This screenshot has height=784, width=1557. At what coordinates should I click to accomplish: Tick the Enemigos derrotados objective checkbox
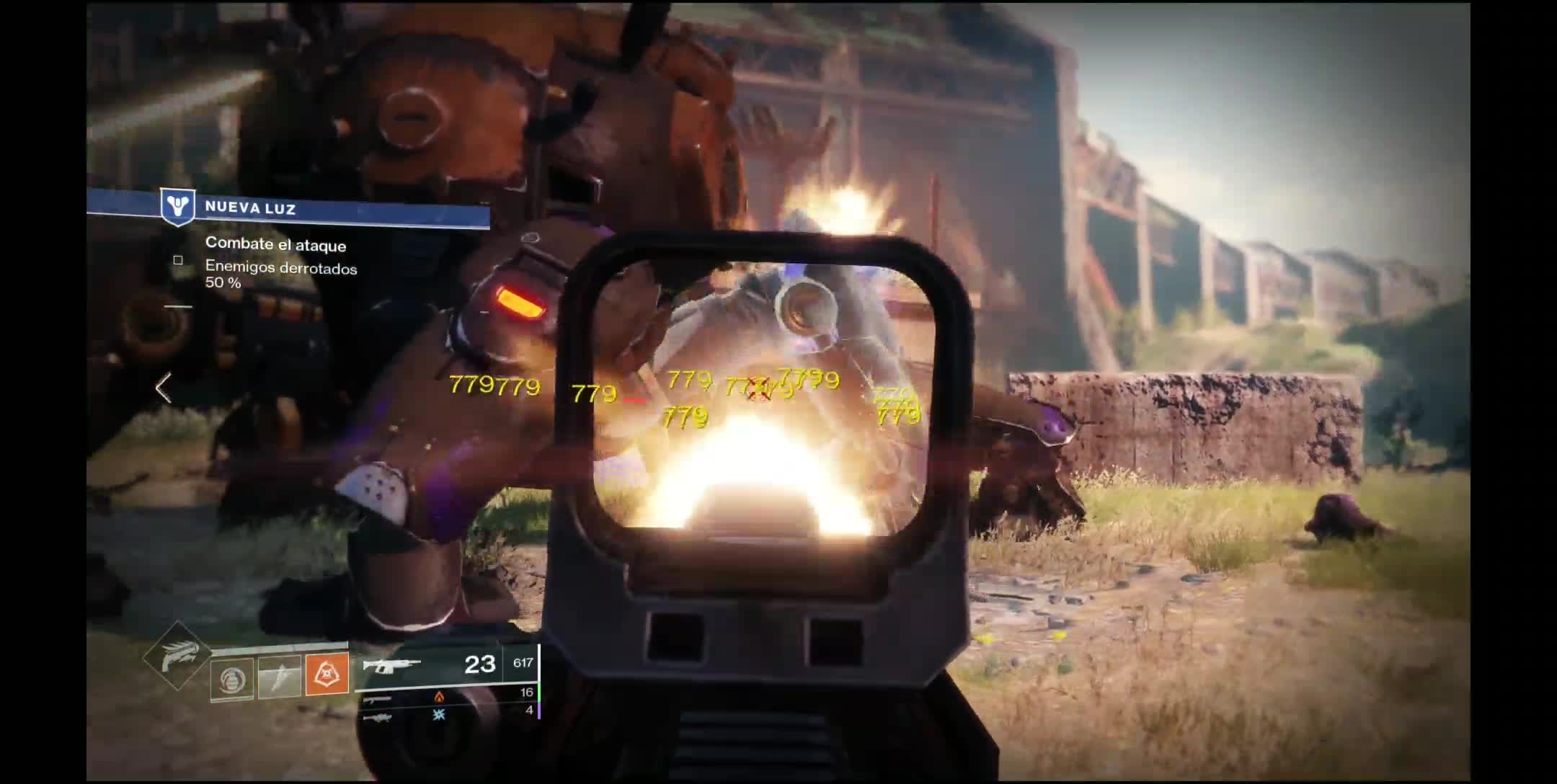coord(178,260)
